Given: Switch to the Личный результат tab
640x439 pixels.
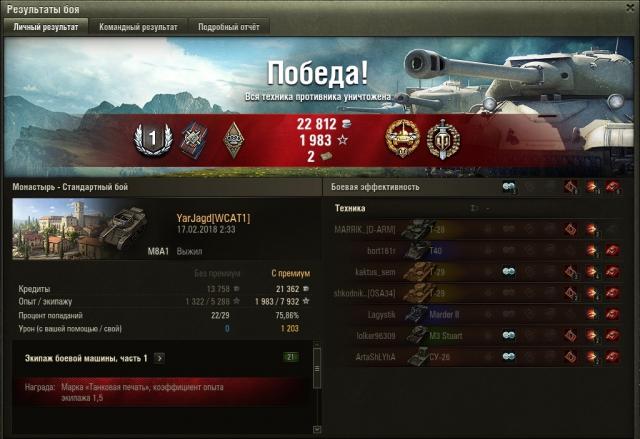Looking at the screenshot, I should point(45,28).
